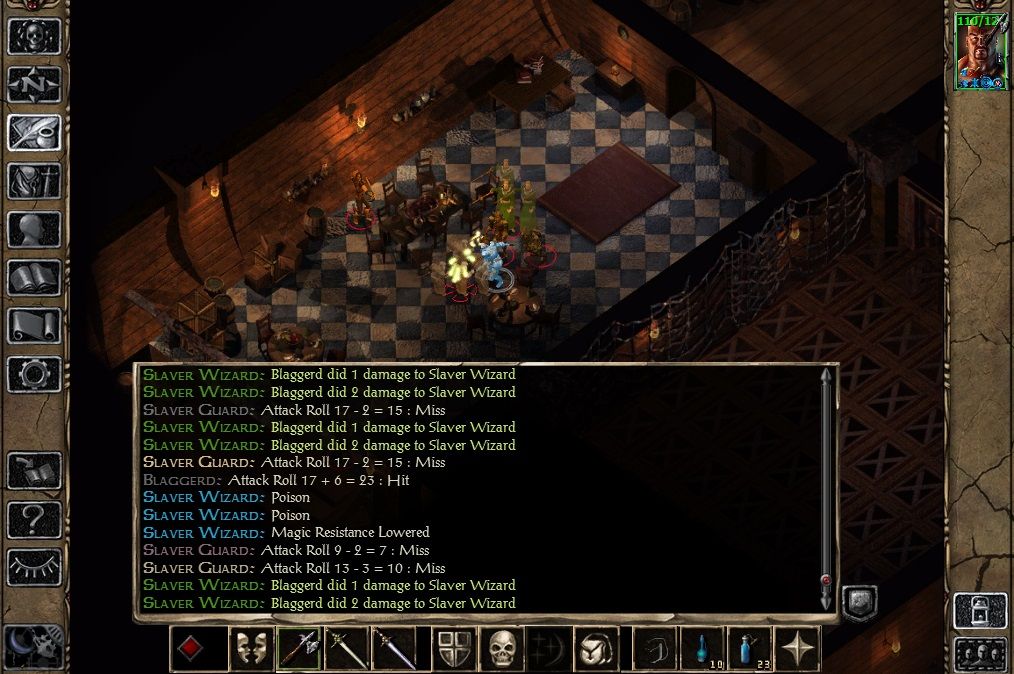
Task: Open the priest scroll button
Action: click(x=34, y=325)
